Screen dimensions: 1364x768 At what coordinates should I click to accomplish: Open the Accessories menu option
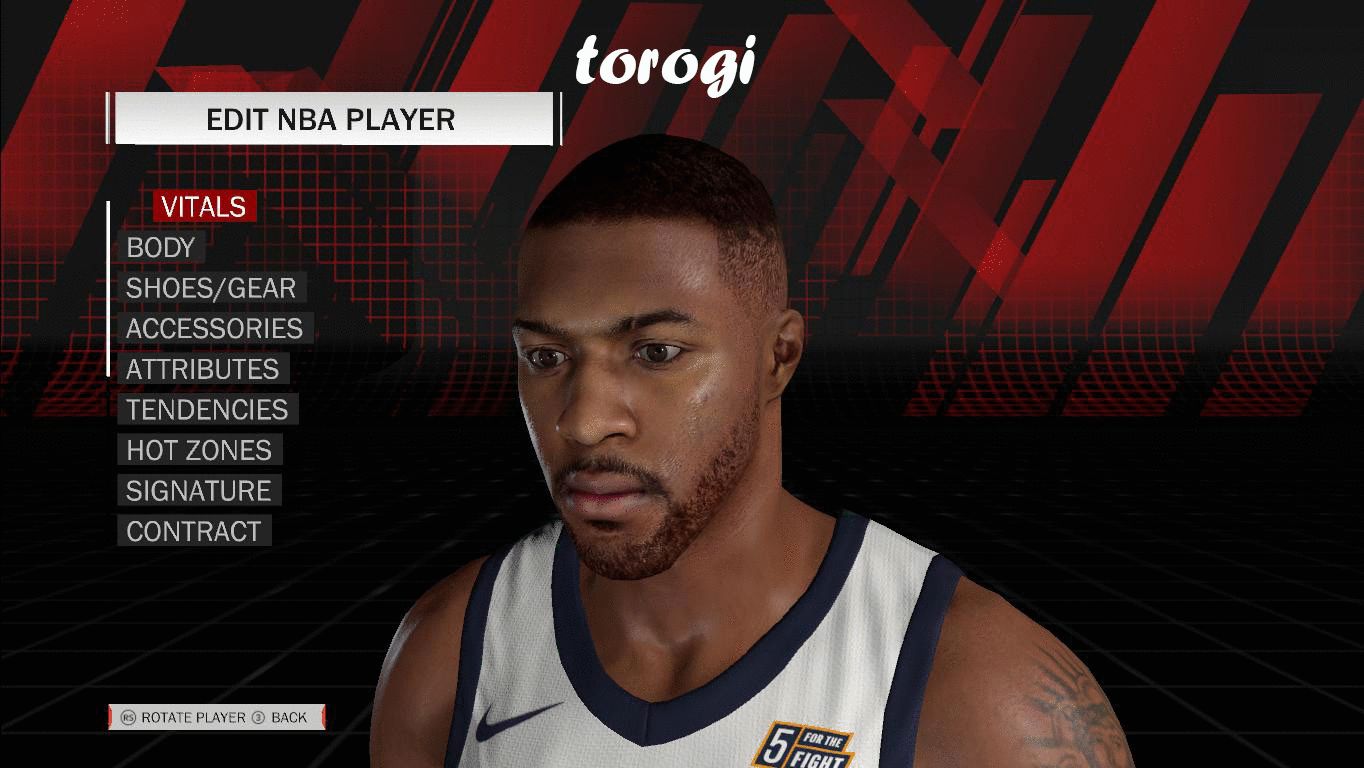(x=214, y=329)
